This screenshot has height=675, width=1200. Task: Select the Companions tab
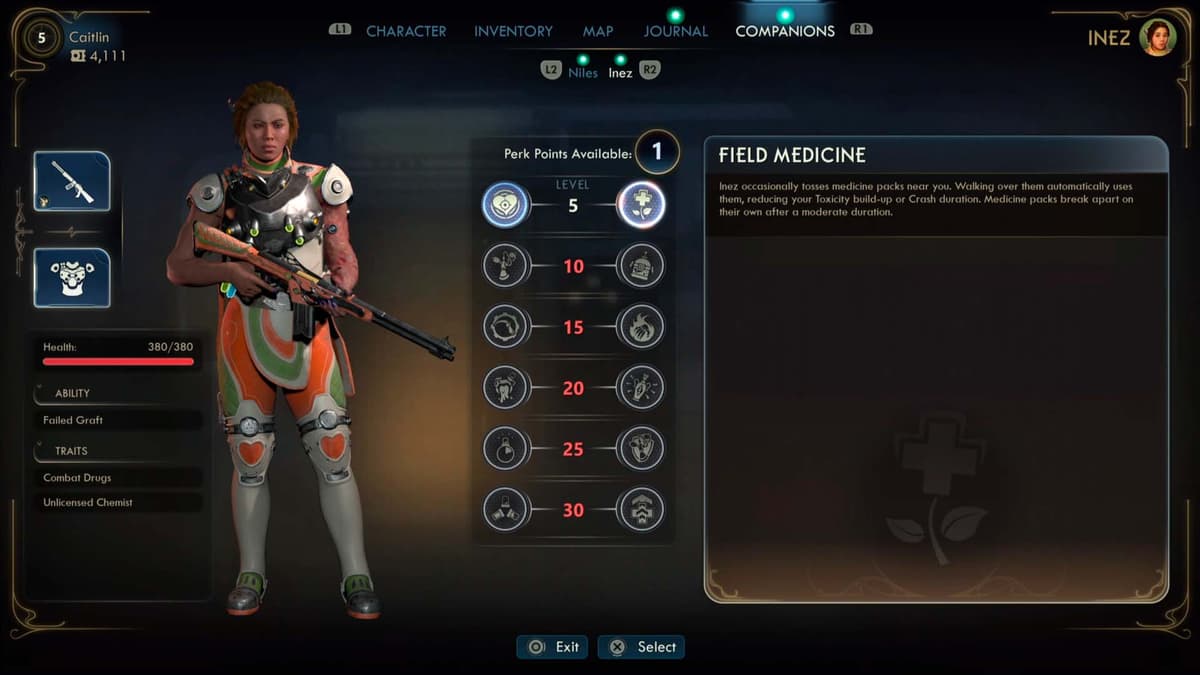pos(785,31)
